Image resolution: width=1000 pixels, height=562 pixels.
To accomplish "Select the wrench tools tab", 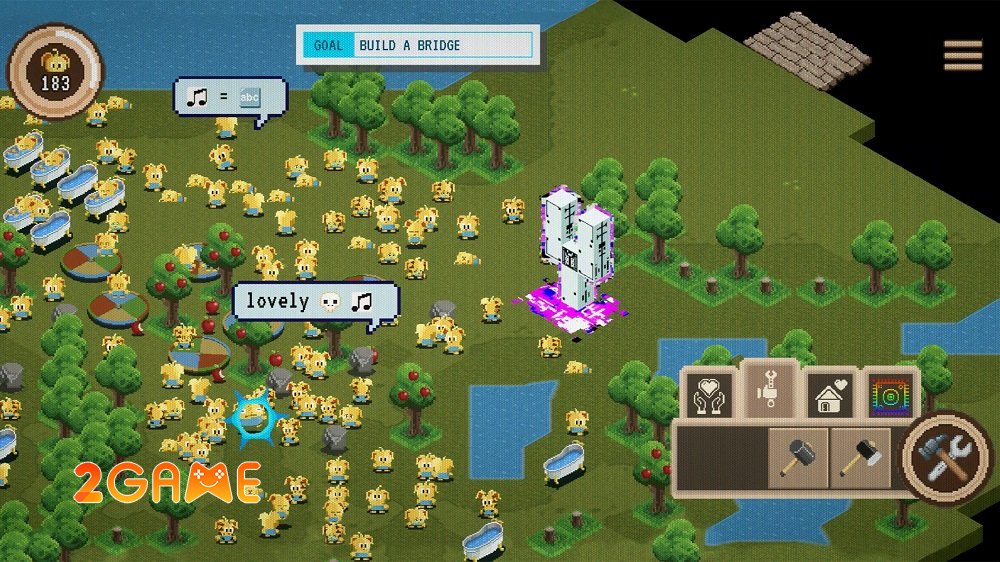I will click(x=770, y=391).
